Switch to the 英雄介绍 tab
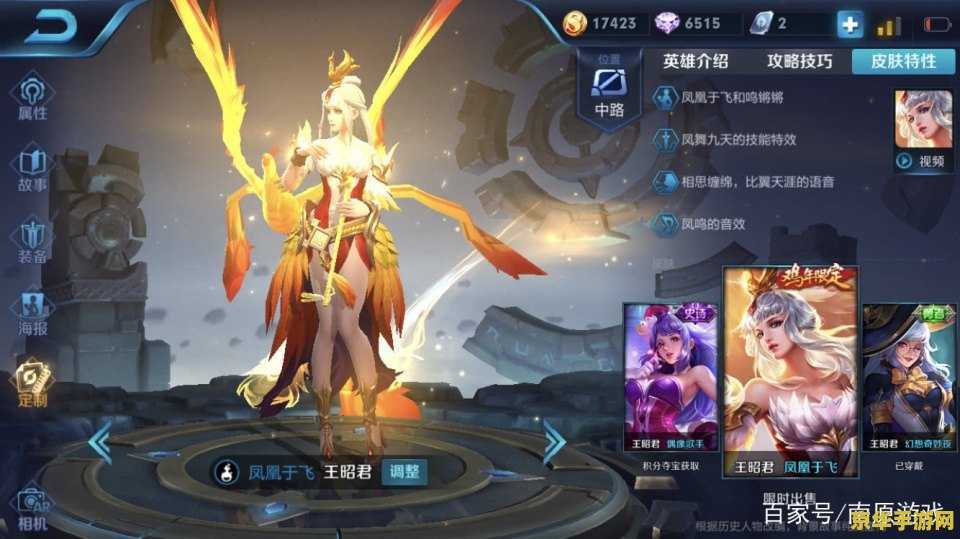This screenshot has height=539, width=960. click(696, 61)
